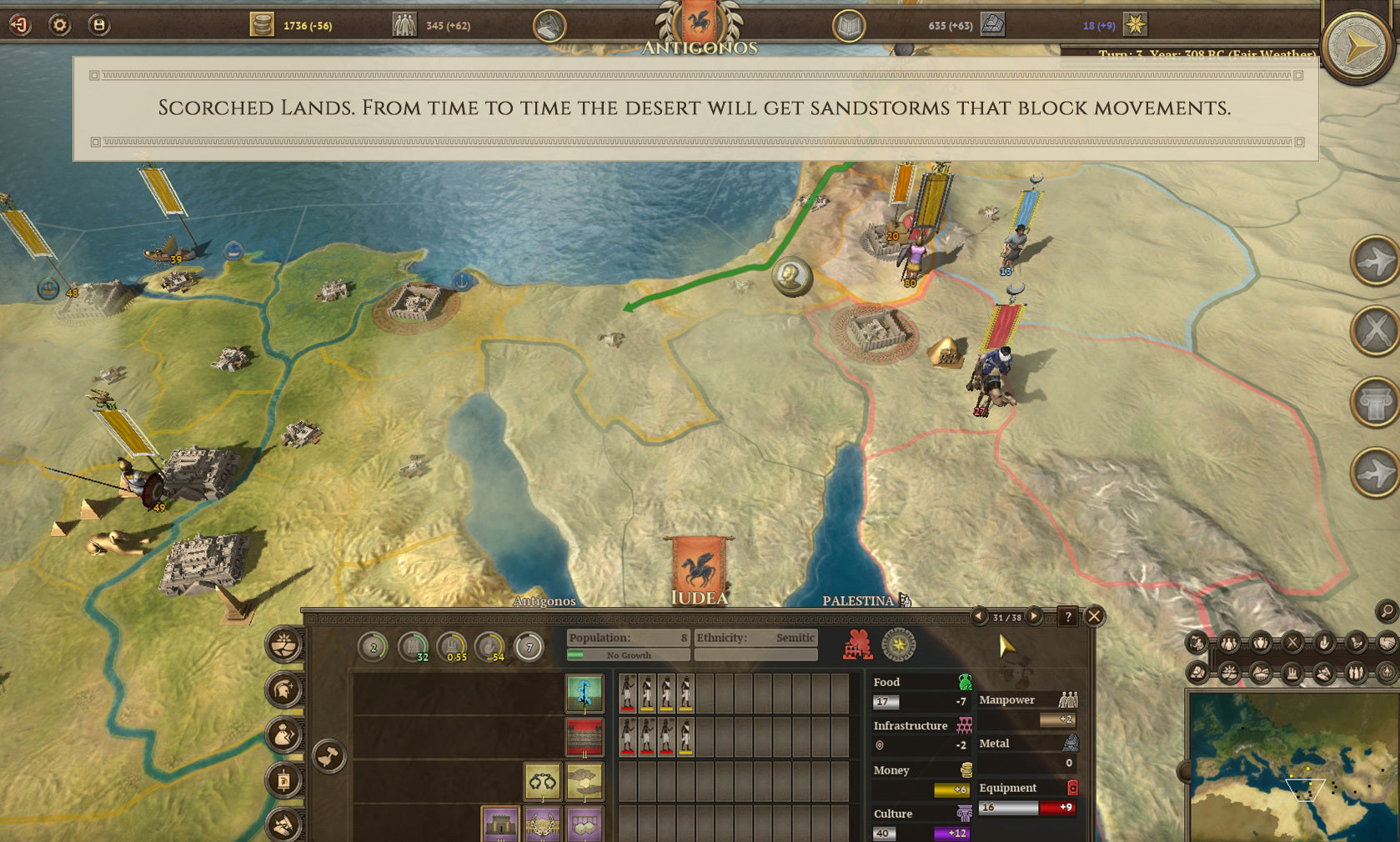Exit to menu via the red arrow icon
Viewport: 1400px width, 842px height.
(x=20, y=25)
